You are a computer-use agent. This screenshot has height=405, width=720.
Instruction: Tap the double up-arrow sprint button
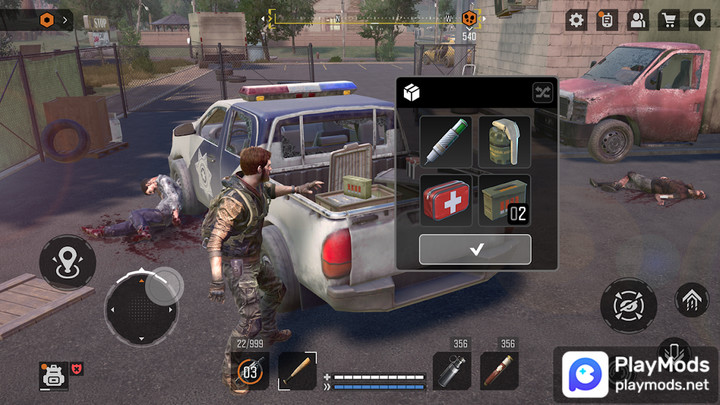pos(691,297)
